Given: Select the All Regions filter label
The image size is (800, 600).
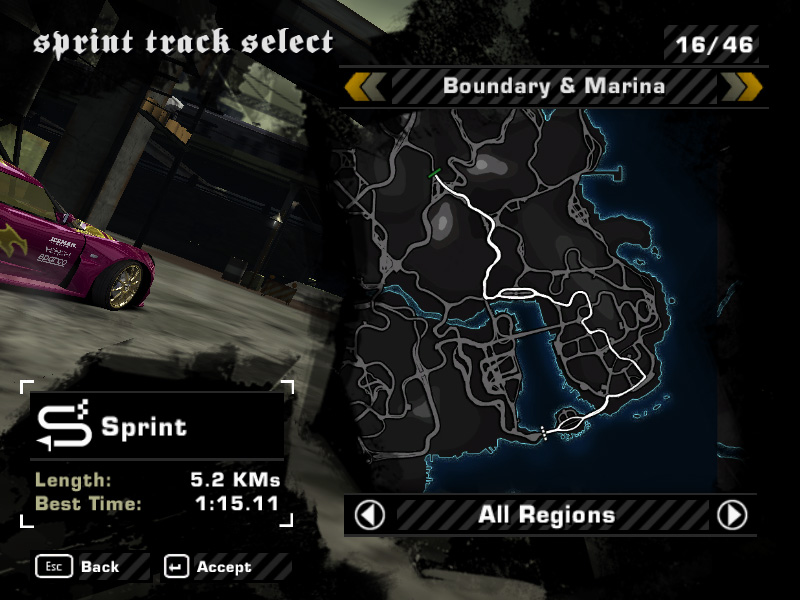Looking at the screenshot, I should point(546,515).
